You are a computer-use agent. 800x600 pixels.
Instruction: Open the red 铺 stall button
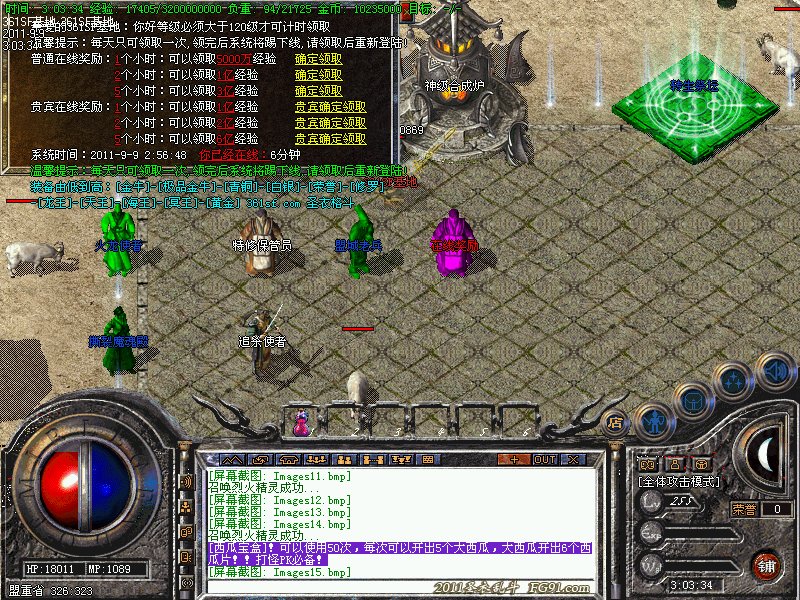766,565
